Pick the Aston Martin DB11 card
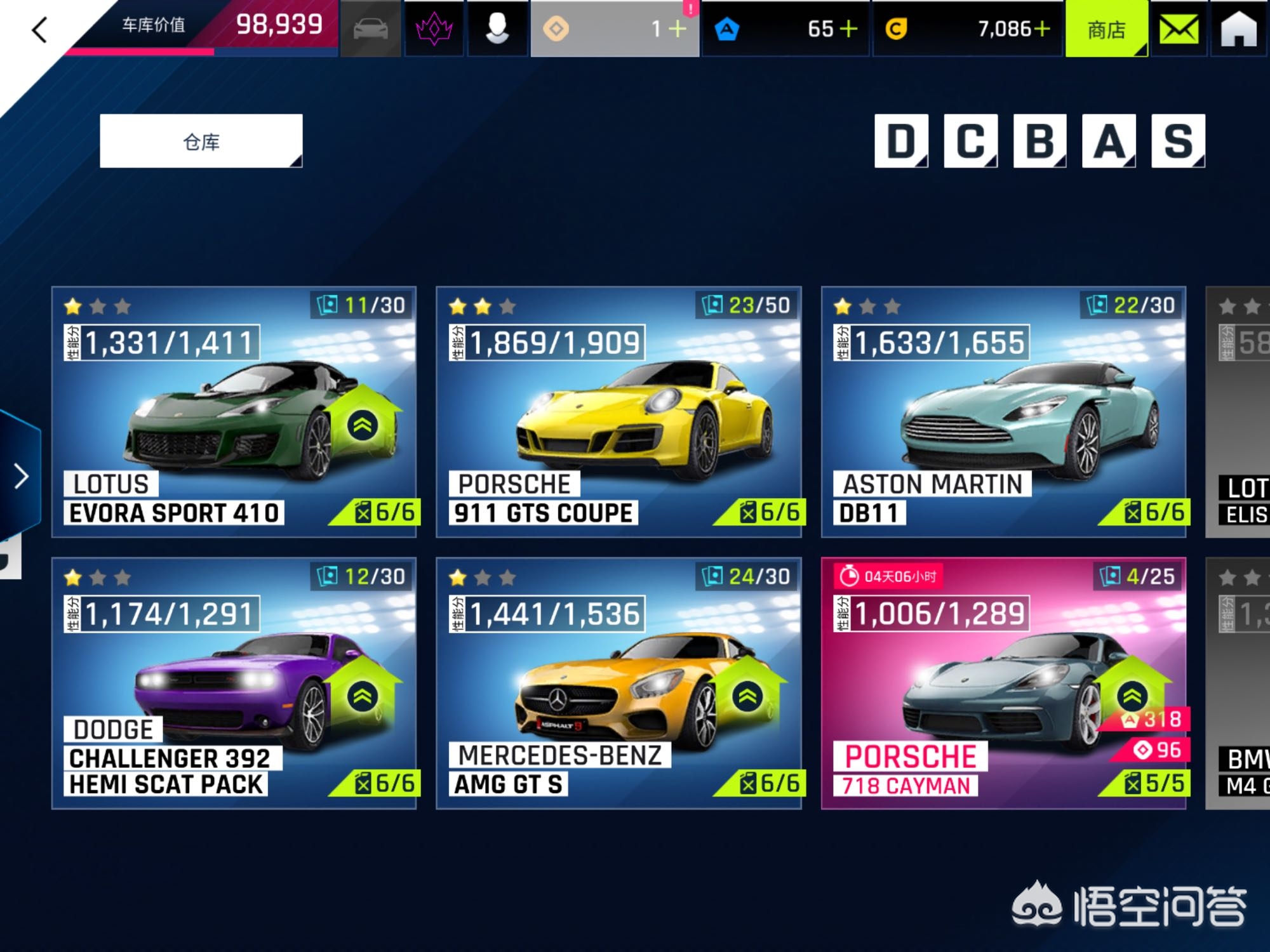 [x=1003, y=412]
